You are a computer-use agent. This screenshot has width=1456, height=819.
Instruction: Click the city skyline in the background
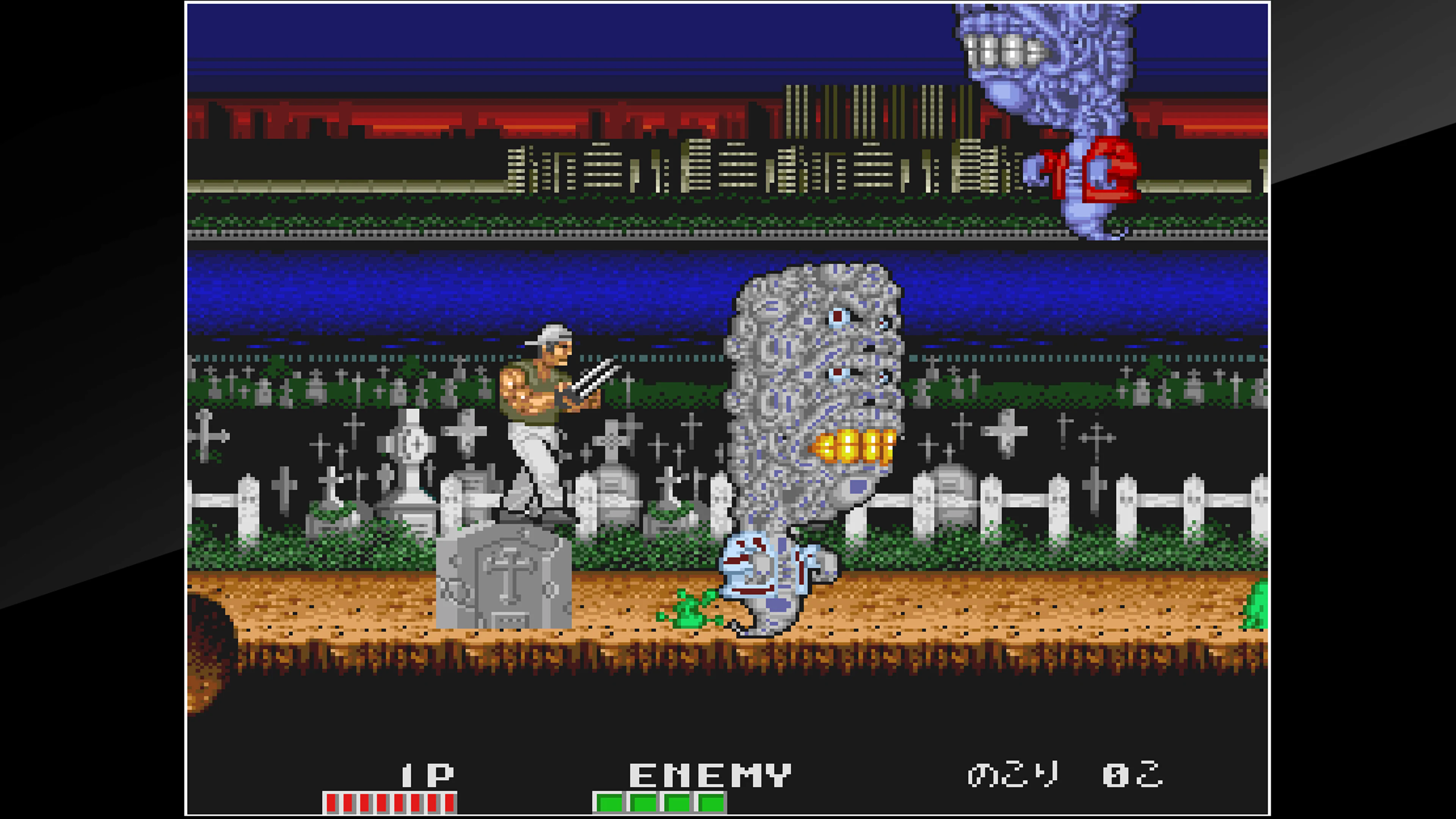click(x=678, y=169)
